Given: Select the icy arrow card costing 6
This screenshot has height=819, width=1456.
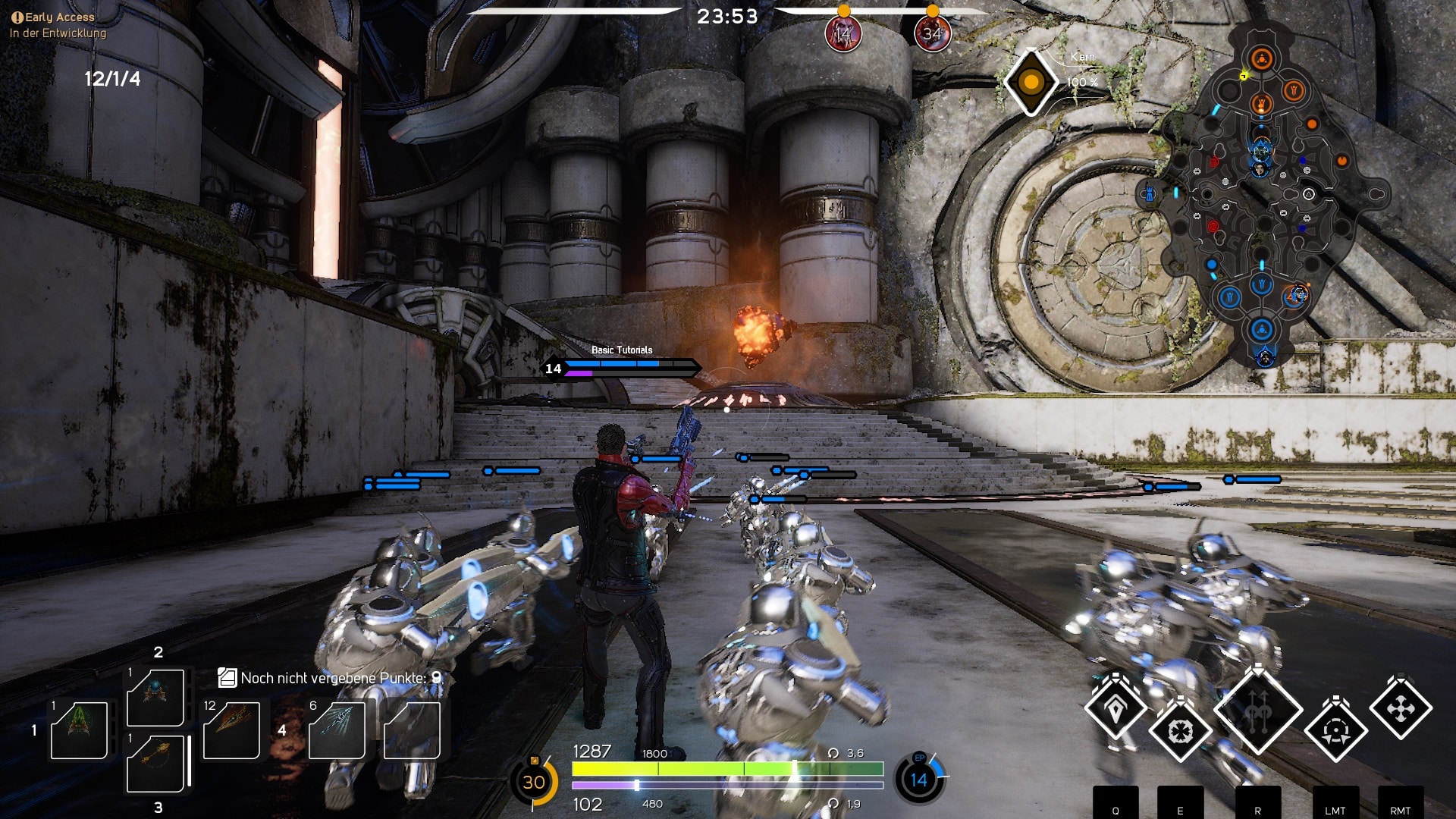Looking at the screenshot, I should 337,730.
